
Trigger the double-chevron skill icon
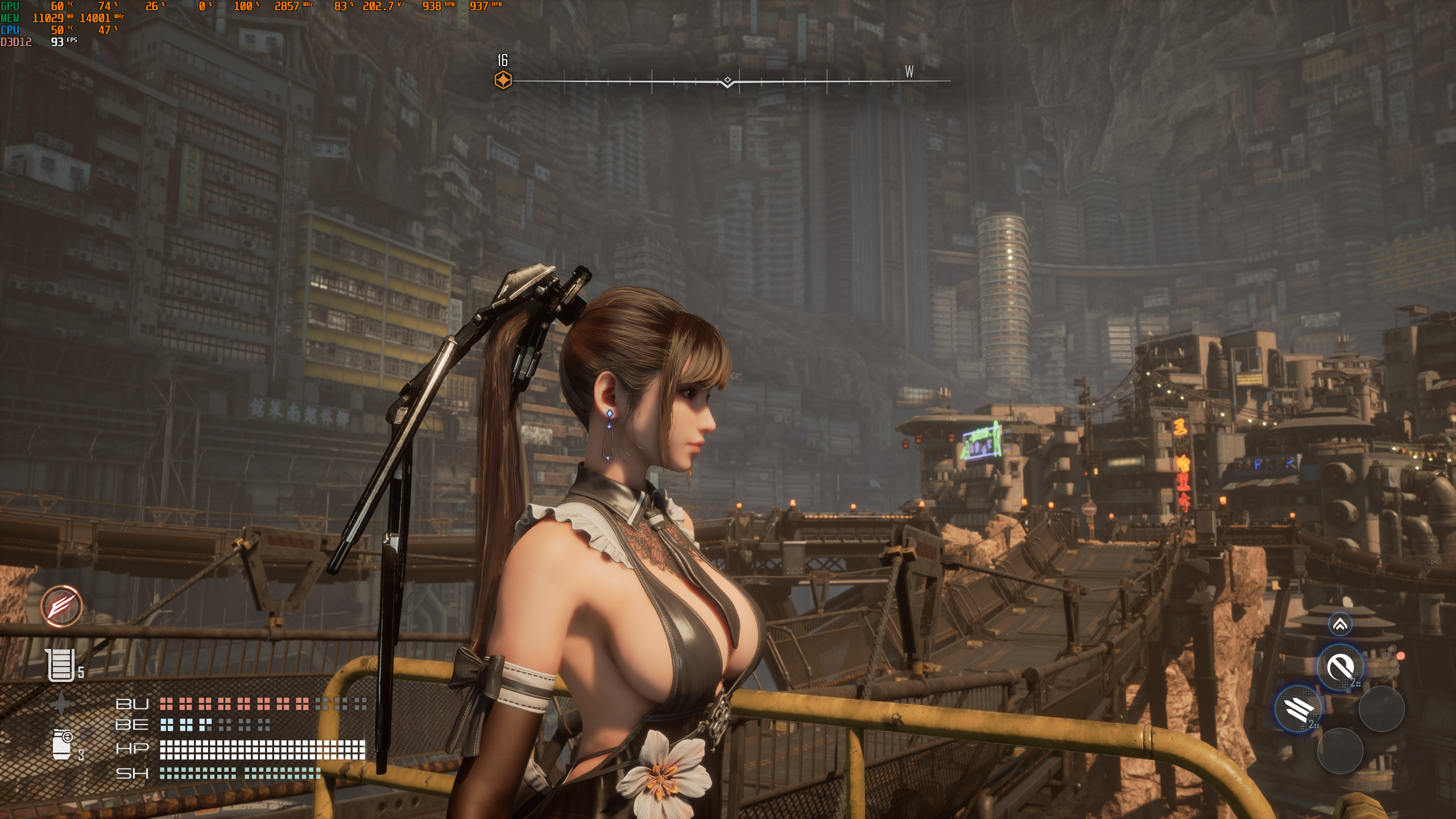1340,624
